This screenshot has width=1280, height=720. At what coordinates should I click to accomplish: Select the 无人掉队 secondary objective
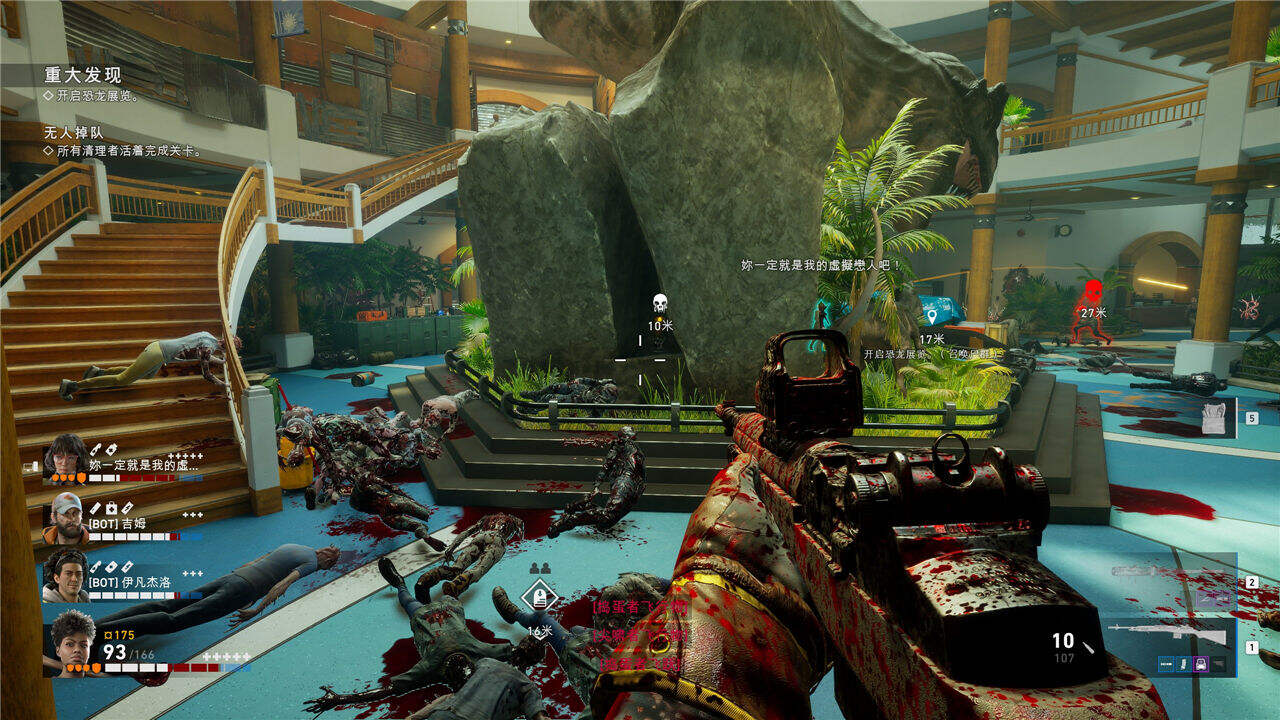[74, 132]
